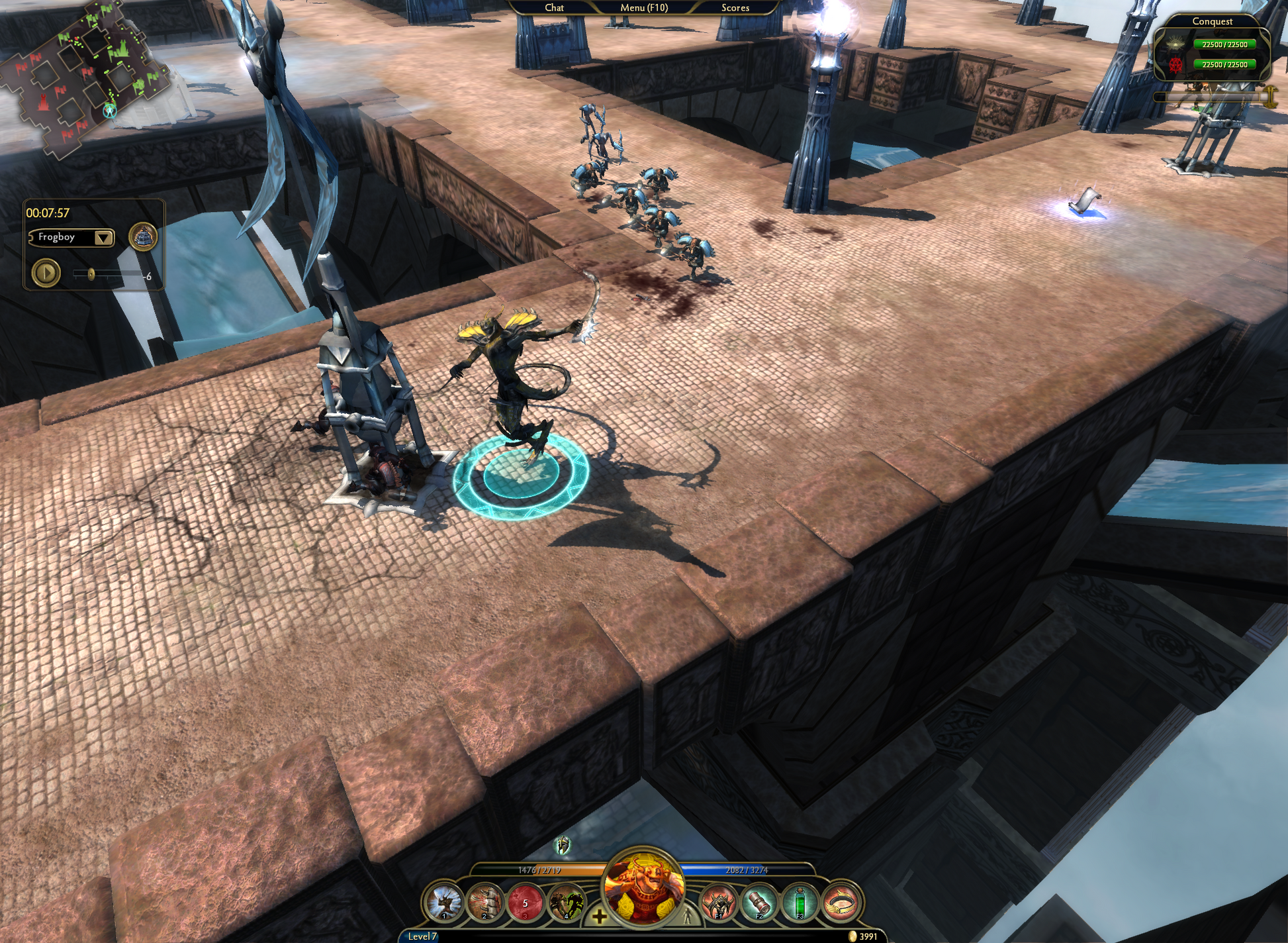Open the Frogboy player dropdown
1288x943 pixels.
click(103, 238)
